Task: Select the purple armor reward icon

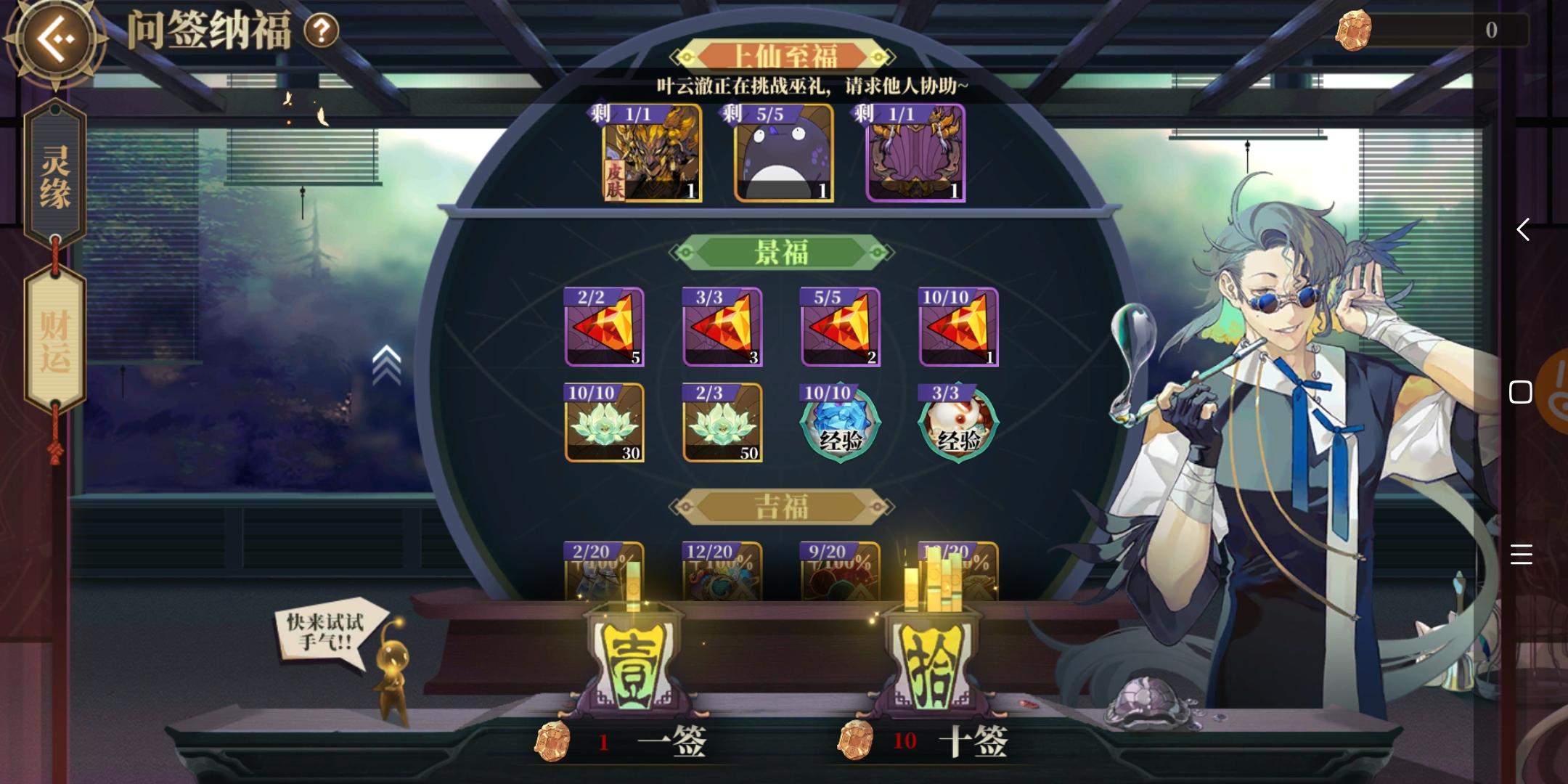Action: (x=911, y=155)
